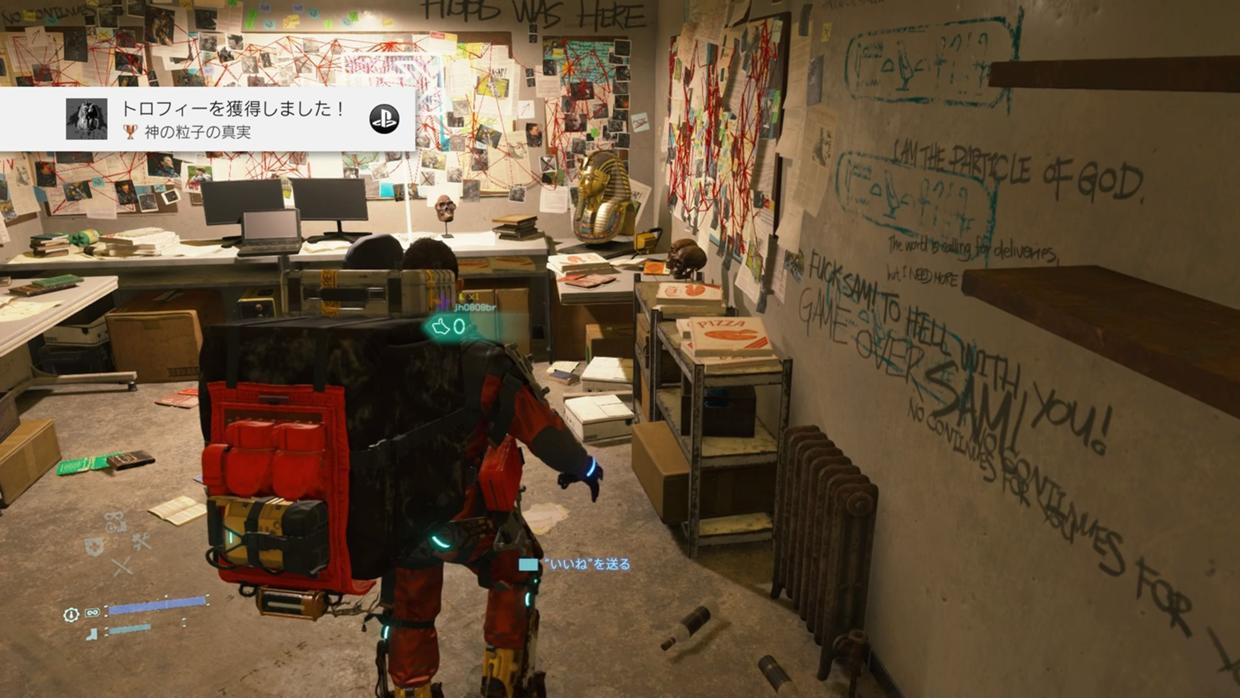
Task: Select the topmost icon of the equipment wheel
Action: pos(116,521)
